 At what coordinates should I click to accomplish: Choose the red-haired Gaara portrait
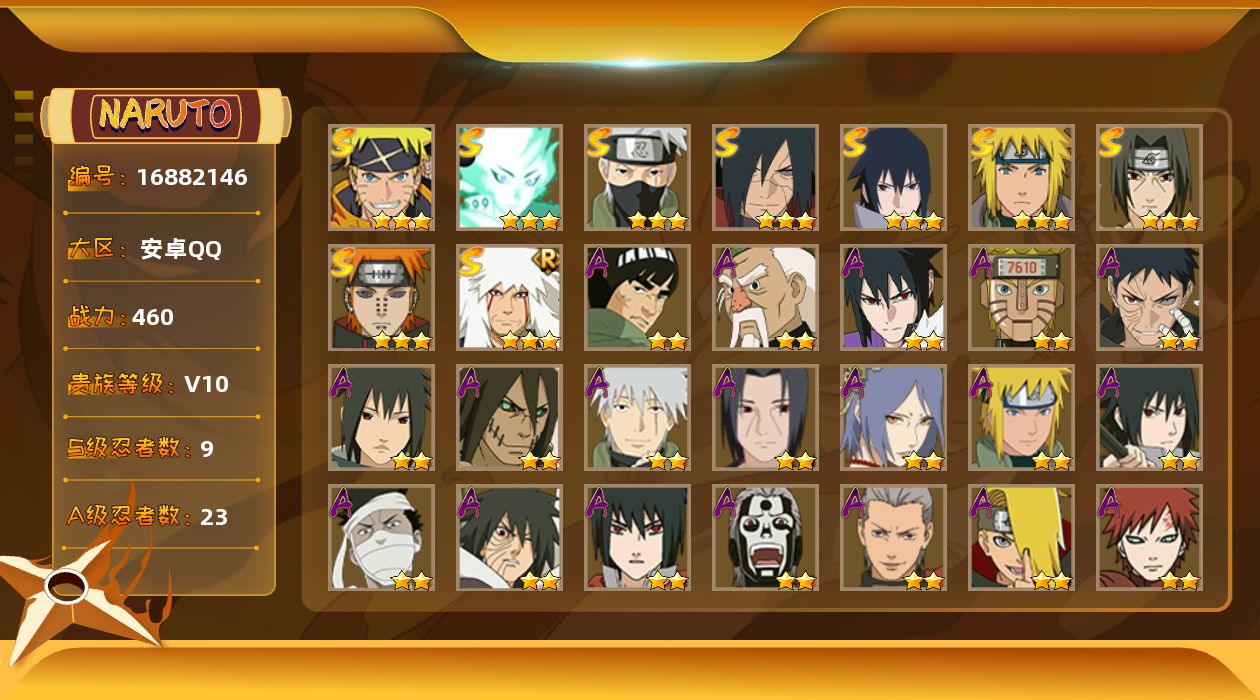click(1149, 537)
